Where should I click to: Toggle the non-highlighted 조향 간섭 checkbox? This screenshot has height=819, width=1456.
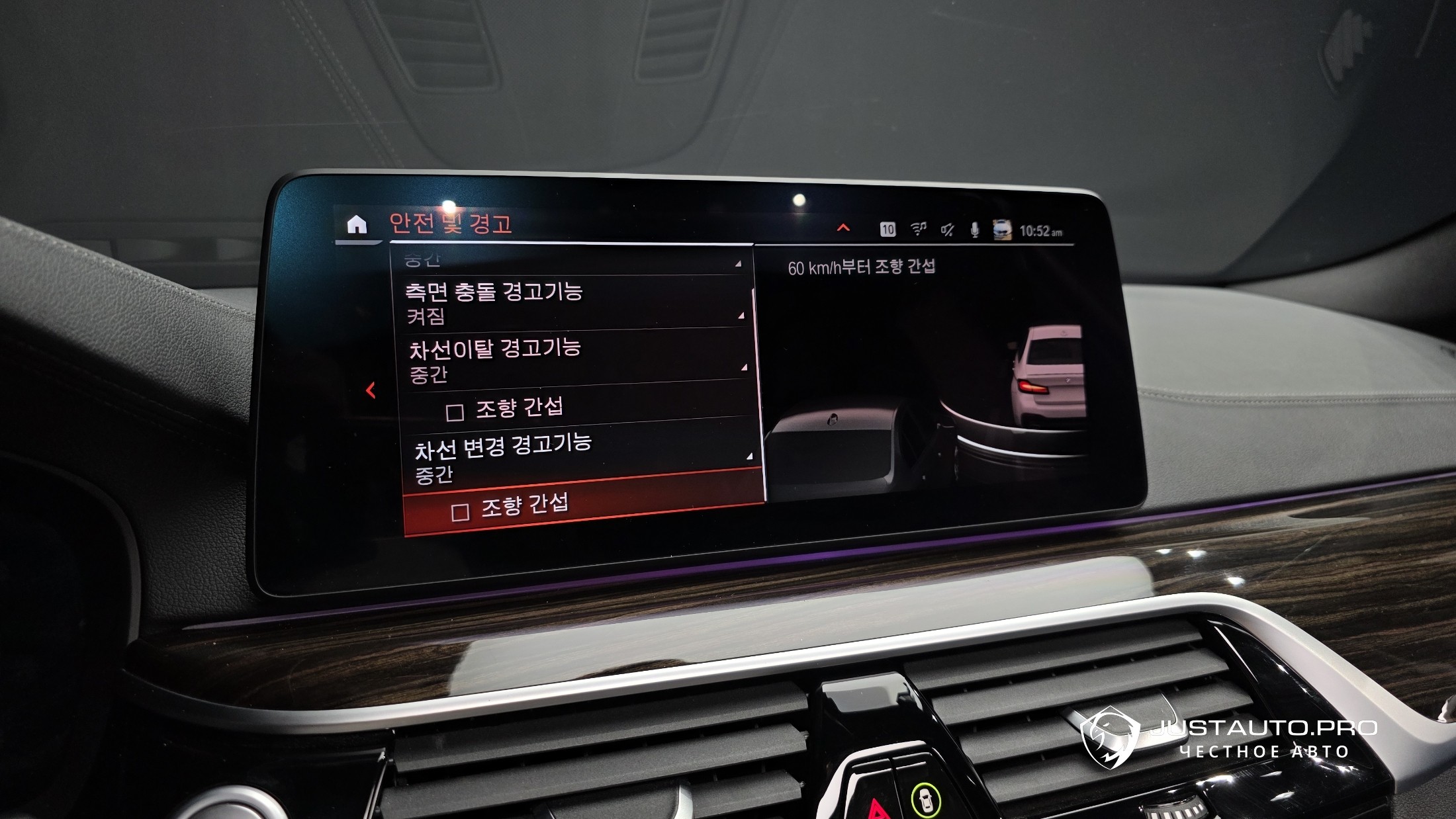[x=455, y=413]
